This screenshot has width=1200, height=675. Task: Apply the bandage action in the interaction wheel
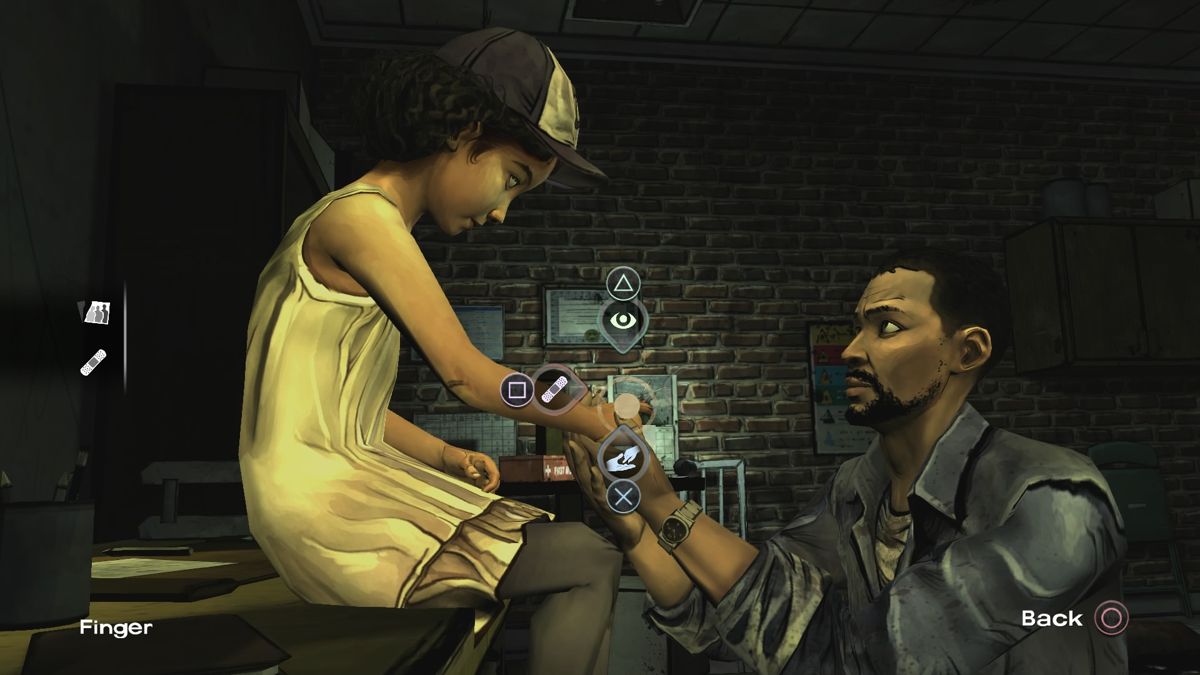click(x=554, y=390)
